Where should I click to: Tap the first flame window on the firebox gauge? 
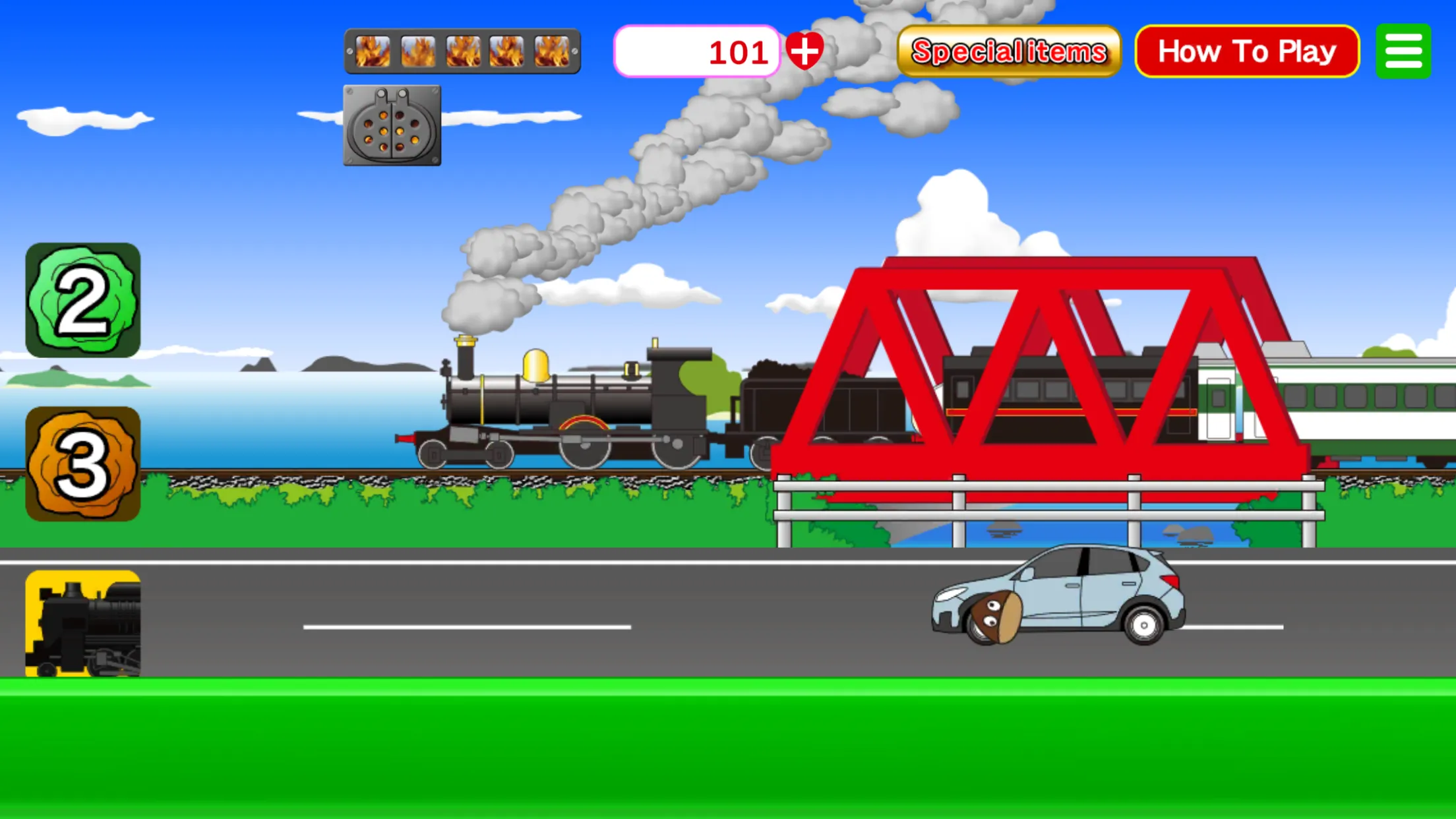pos(373,51)
